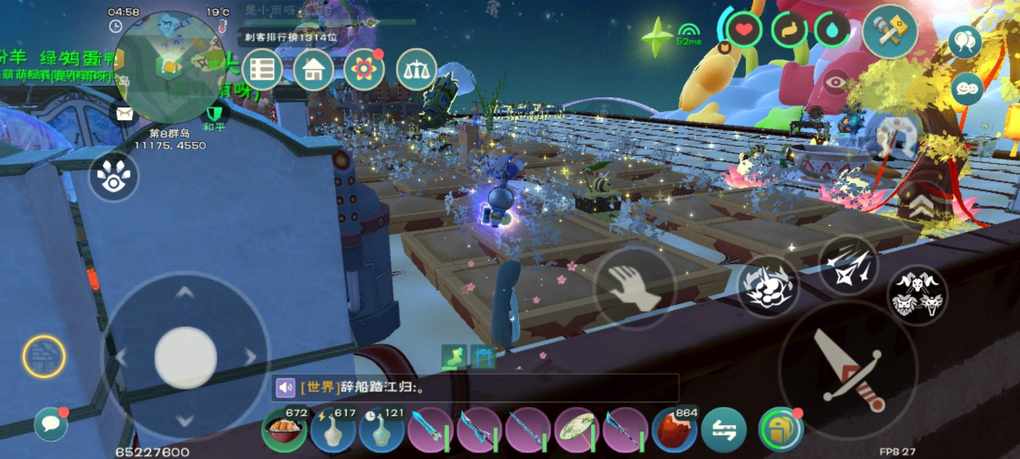Activate the three masks skill
Viewport: 1020px width, 459px height.
(x=917, y=294)
